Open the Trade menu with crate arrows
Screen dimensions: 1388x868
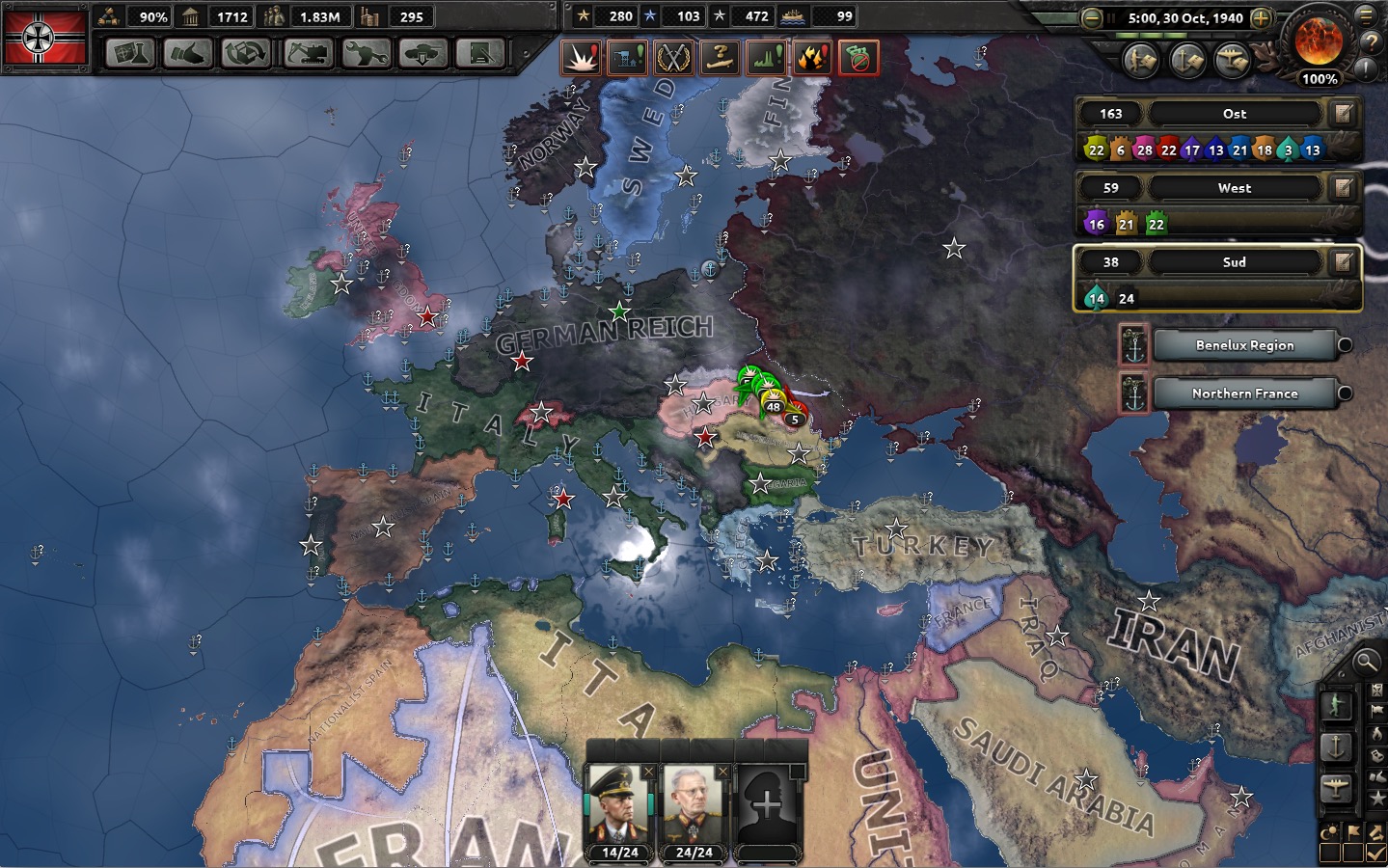click(x=246, y=53)
